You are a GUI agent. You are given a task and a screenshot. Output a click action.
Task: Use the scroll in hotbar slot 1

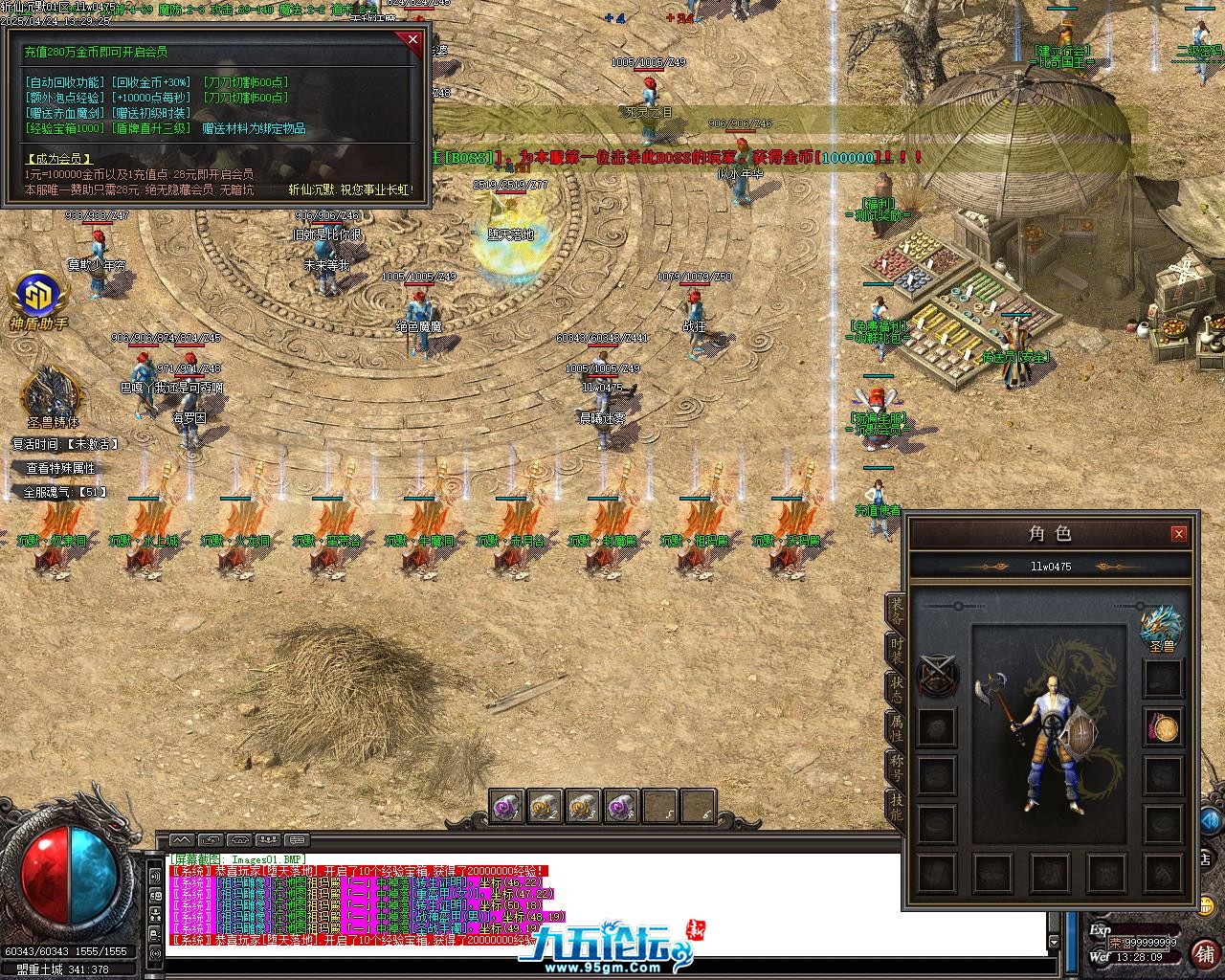point(506,808)
